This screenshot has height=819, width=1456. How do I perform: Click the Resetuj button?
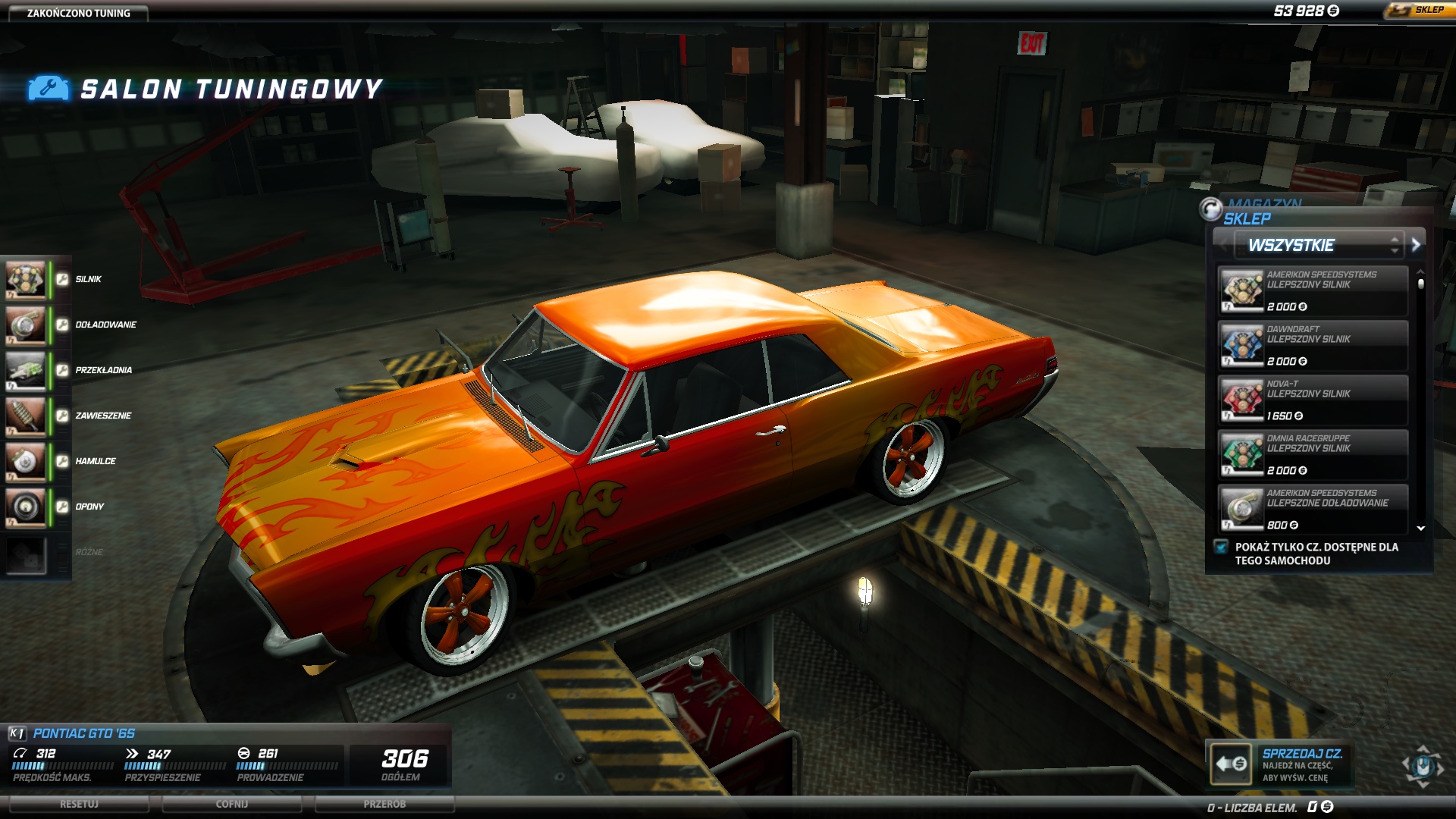(x=79, y=804)
